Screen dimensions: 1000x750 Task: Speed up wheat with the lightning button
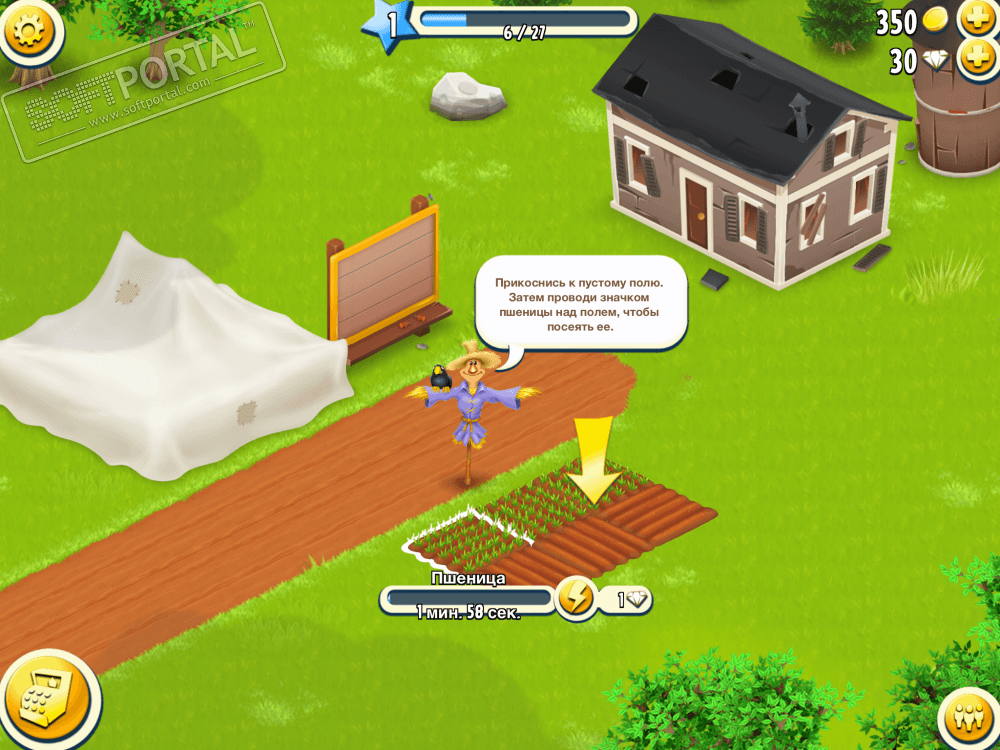[576, 598]
